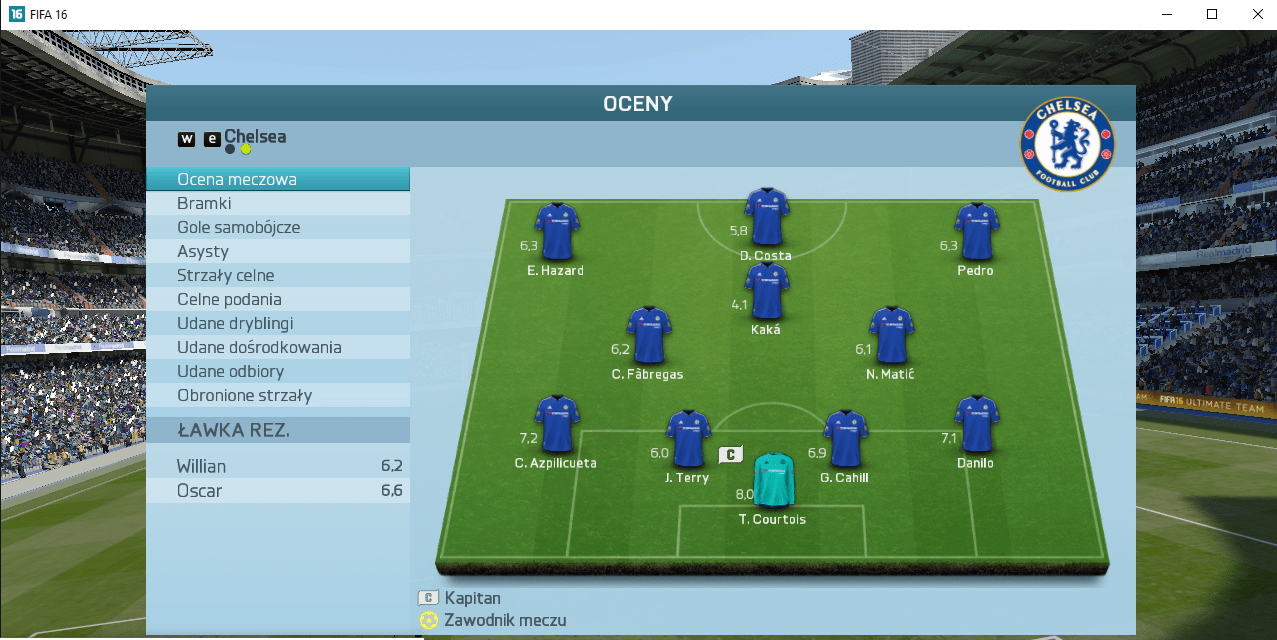Choose Bramki from the stats list
Image resolution: width=1277 pixels, height=640 pixels.
click(277, 204)
